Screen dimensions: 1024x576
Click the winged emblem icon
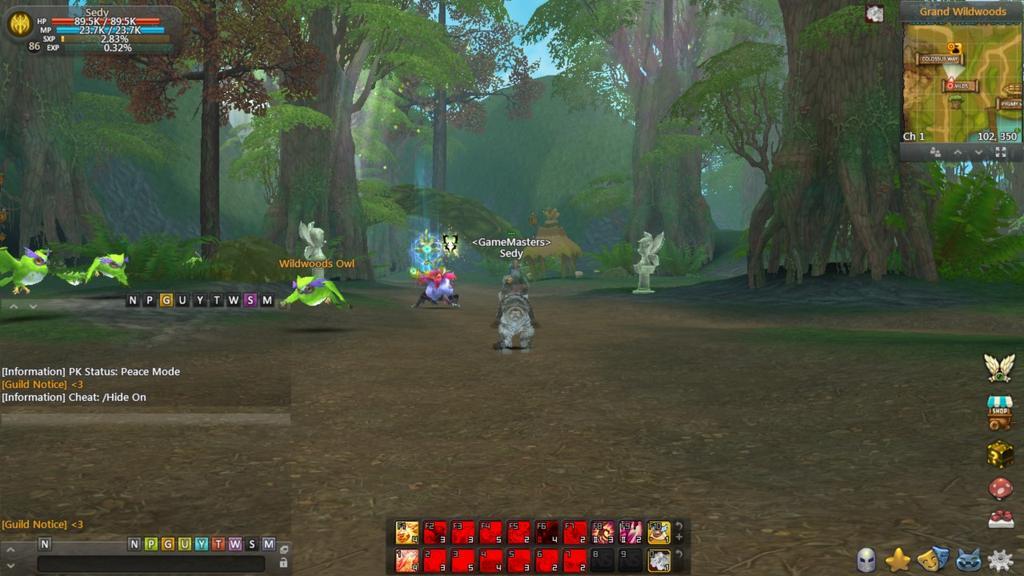1000,368
